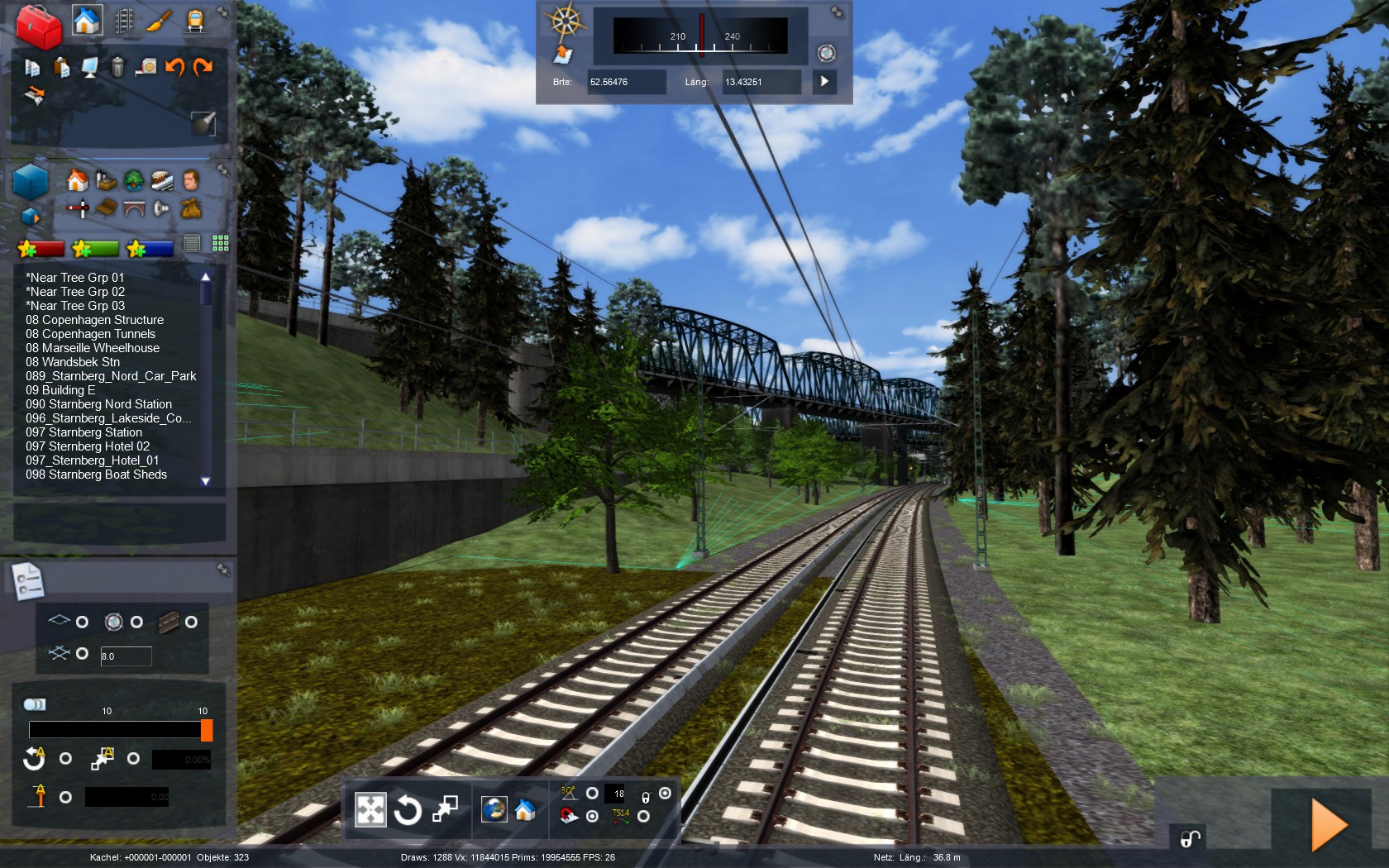Choose the character face object category
1389x868 pixels.
(191, 179)
